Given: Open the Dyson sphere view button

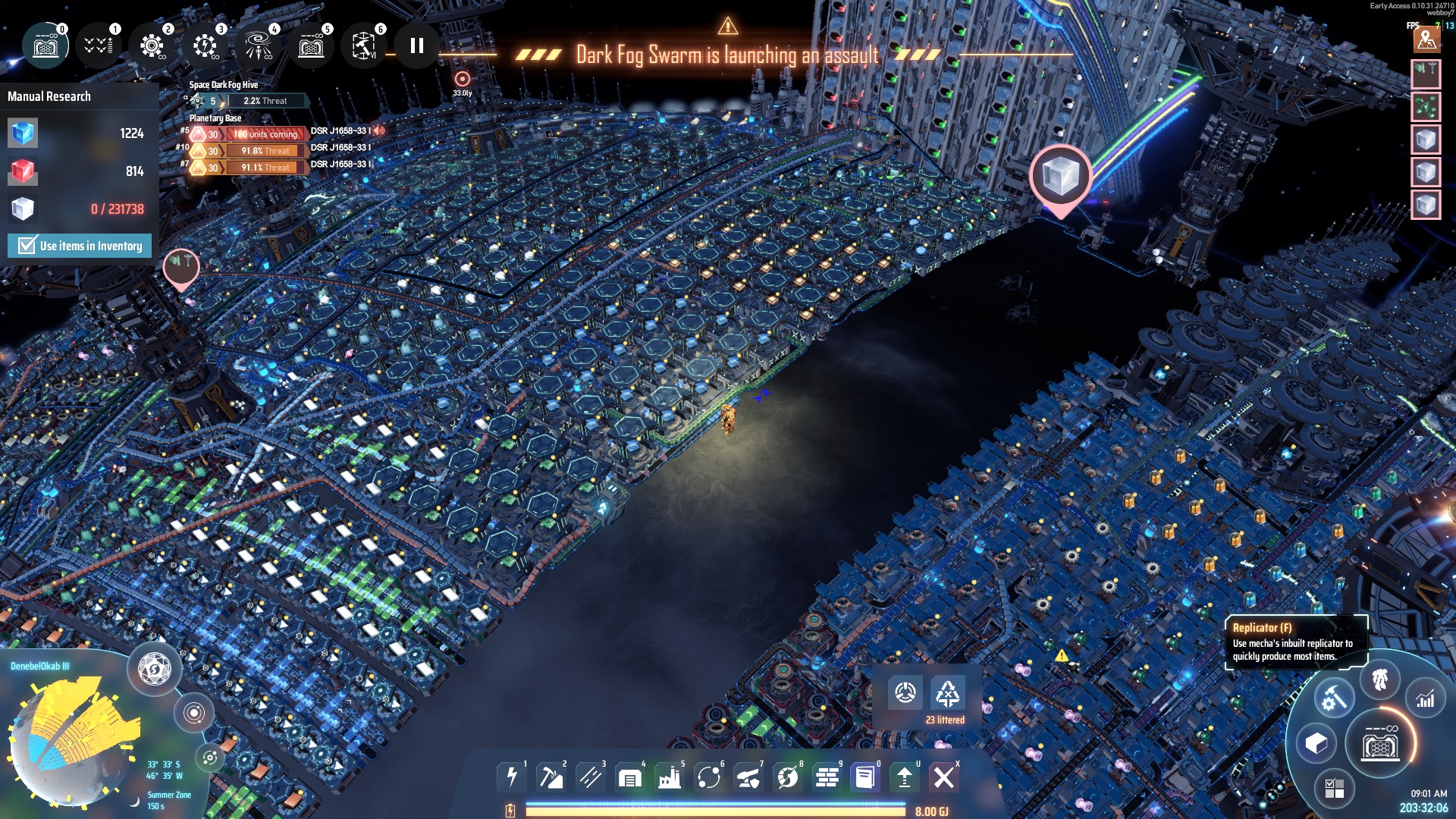Looking at the screenshot, I should pyautogui.click(x=155, y=669).
